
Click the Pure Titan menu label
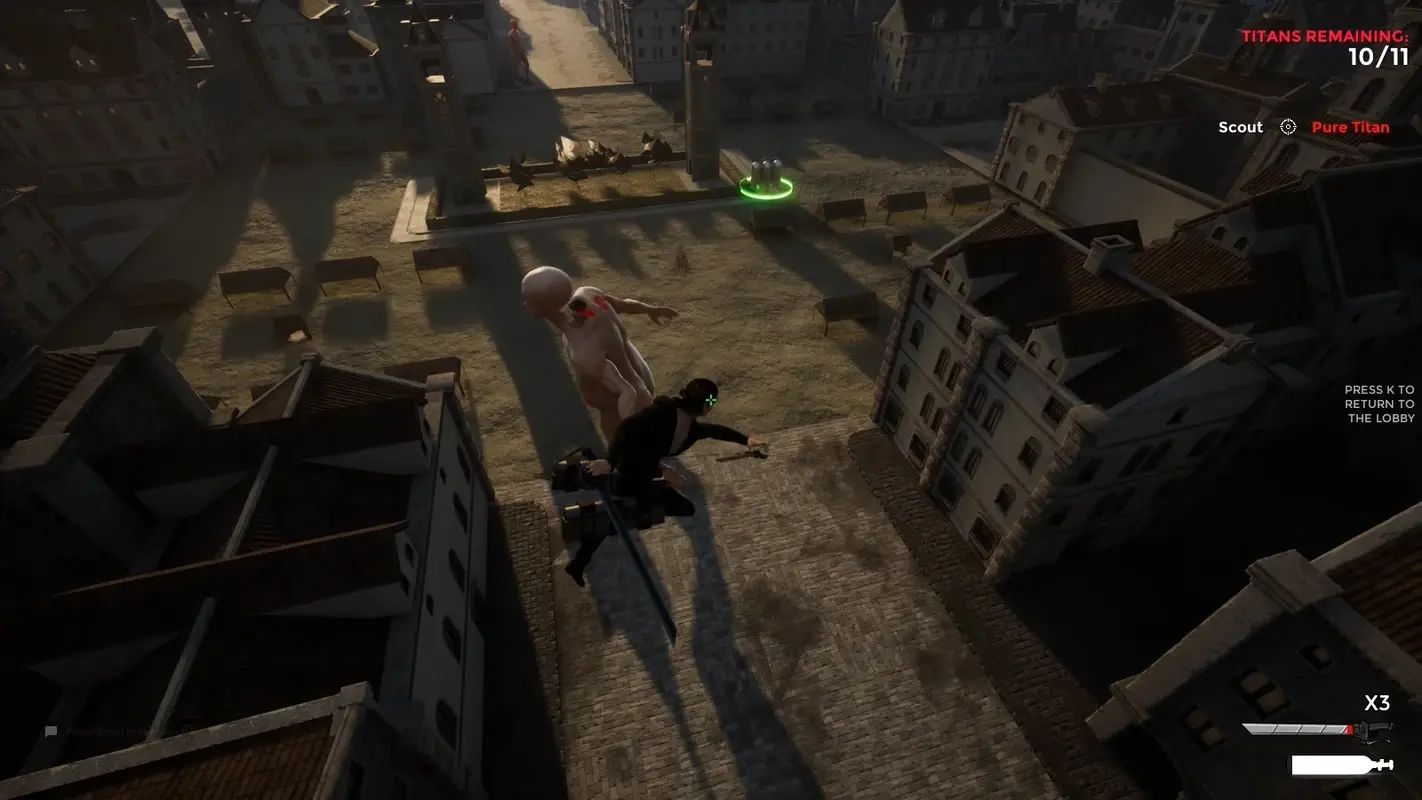pyautogui.click(x=1350, y=127)
